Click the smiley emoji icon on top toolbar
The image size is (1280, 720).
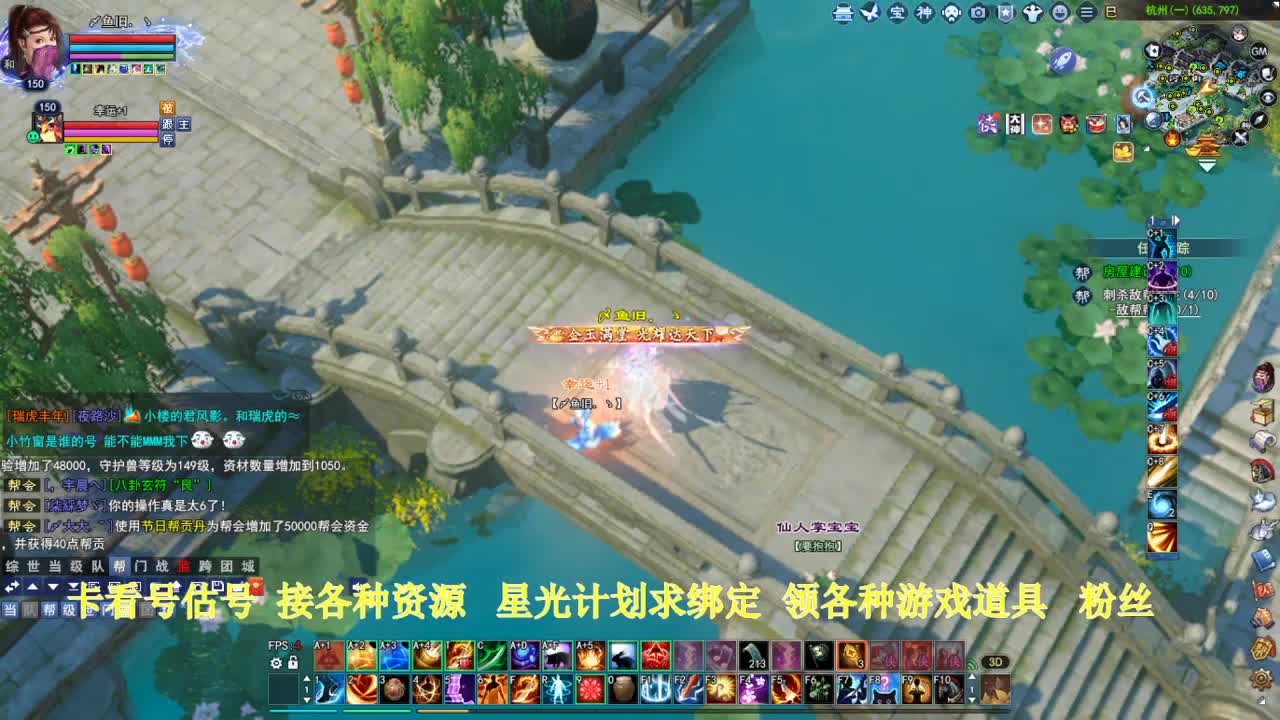click(1061, 14)
